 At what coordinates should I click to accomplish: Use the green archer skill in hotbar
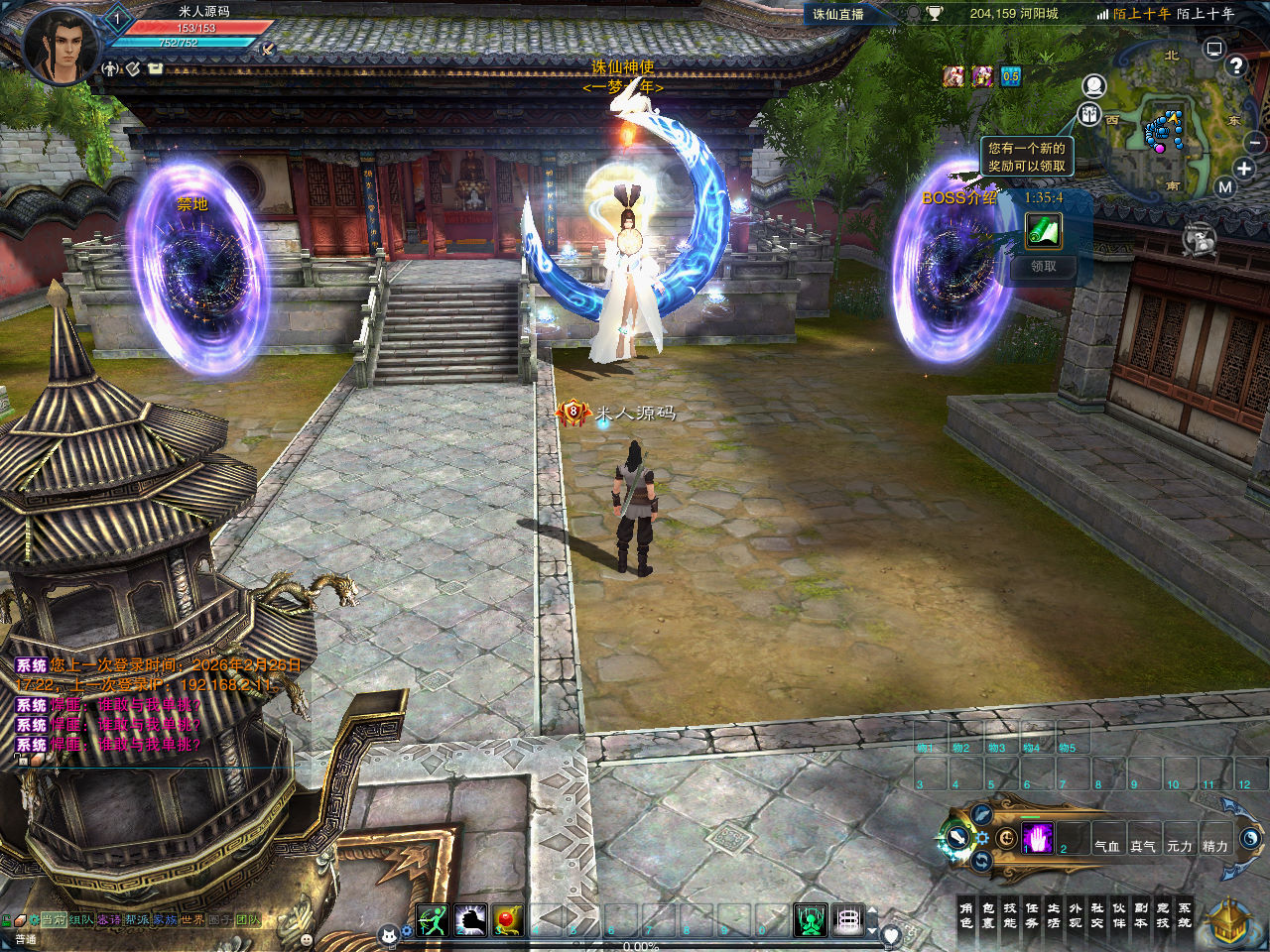click(433, 921)
